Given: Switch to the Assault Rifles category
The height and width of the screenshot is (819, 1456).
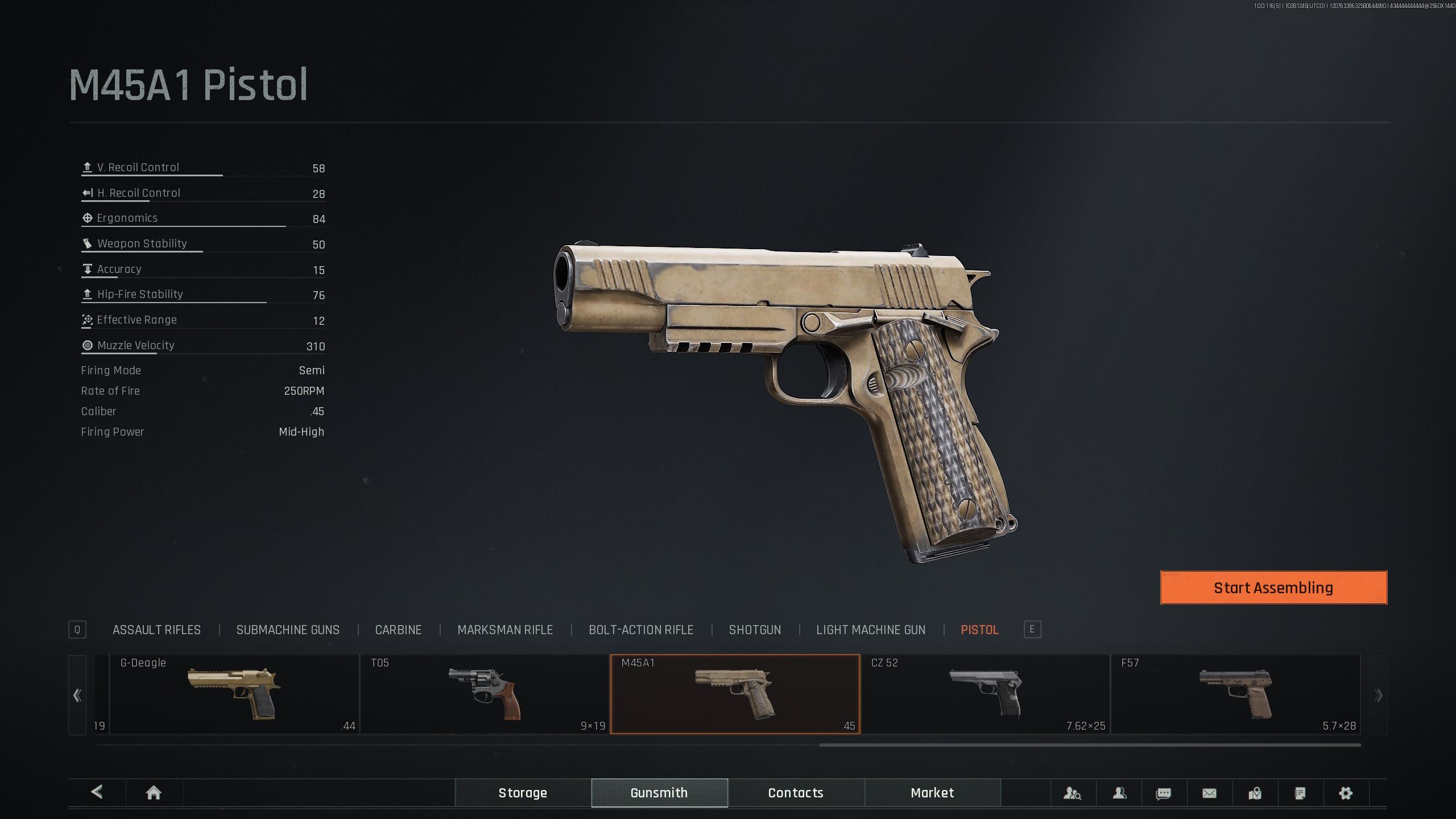Looking at the screenshot, I should 156,630.
